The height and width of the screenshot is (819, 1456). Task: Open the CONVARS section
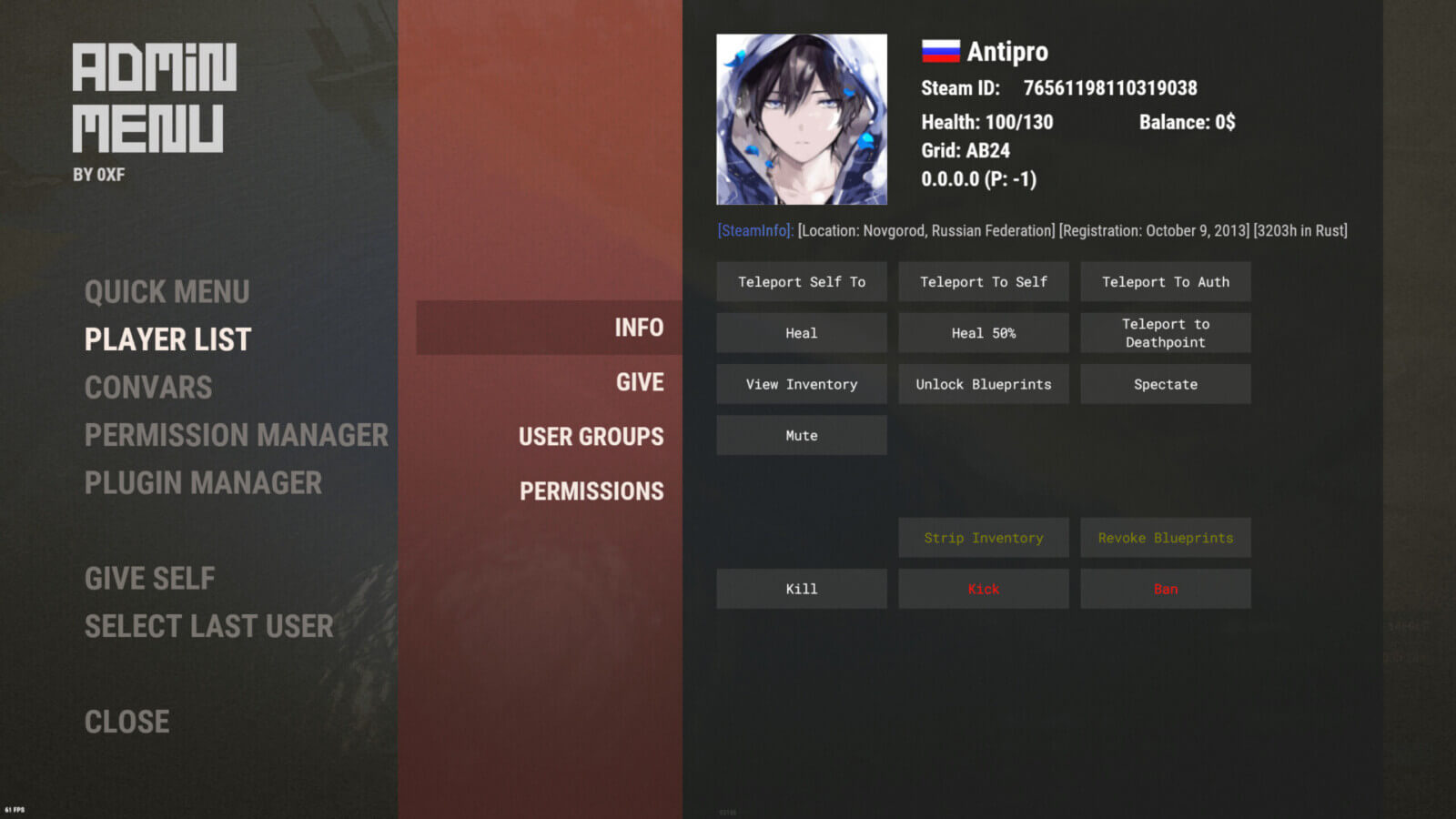[148, 387]
